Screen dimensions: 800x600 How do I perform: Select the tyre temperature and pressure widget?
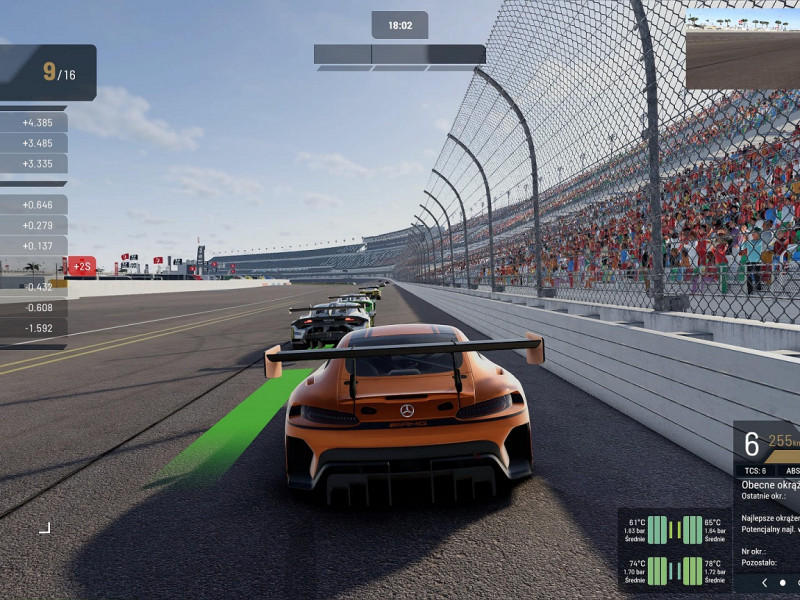pos(675,550)
